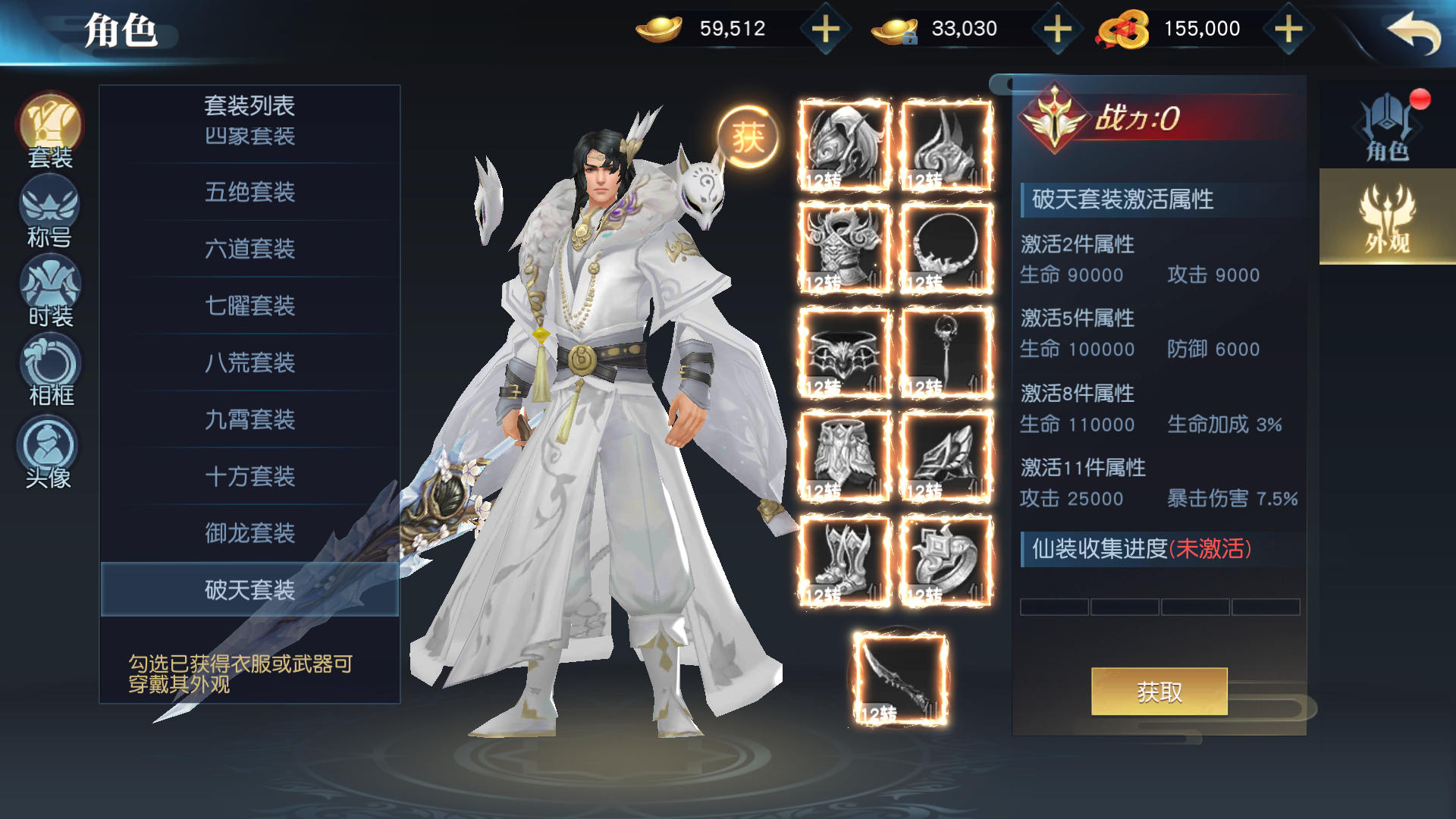The image size is (1456, 819).
Task: Open the 相框 frame tab
Action: click(x=50, y=372)
